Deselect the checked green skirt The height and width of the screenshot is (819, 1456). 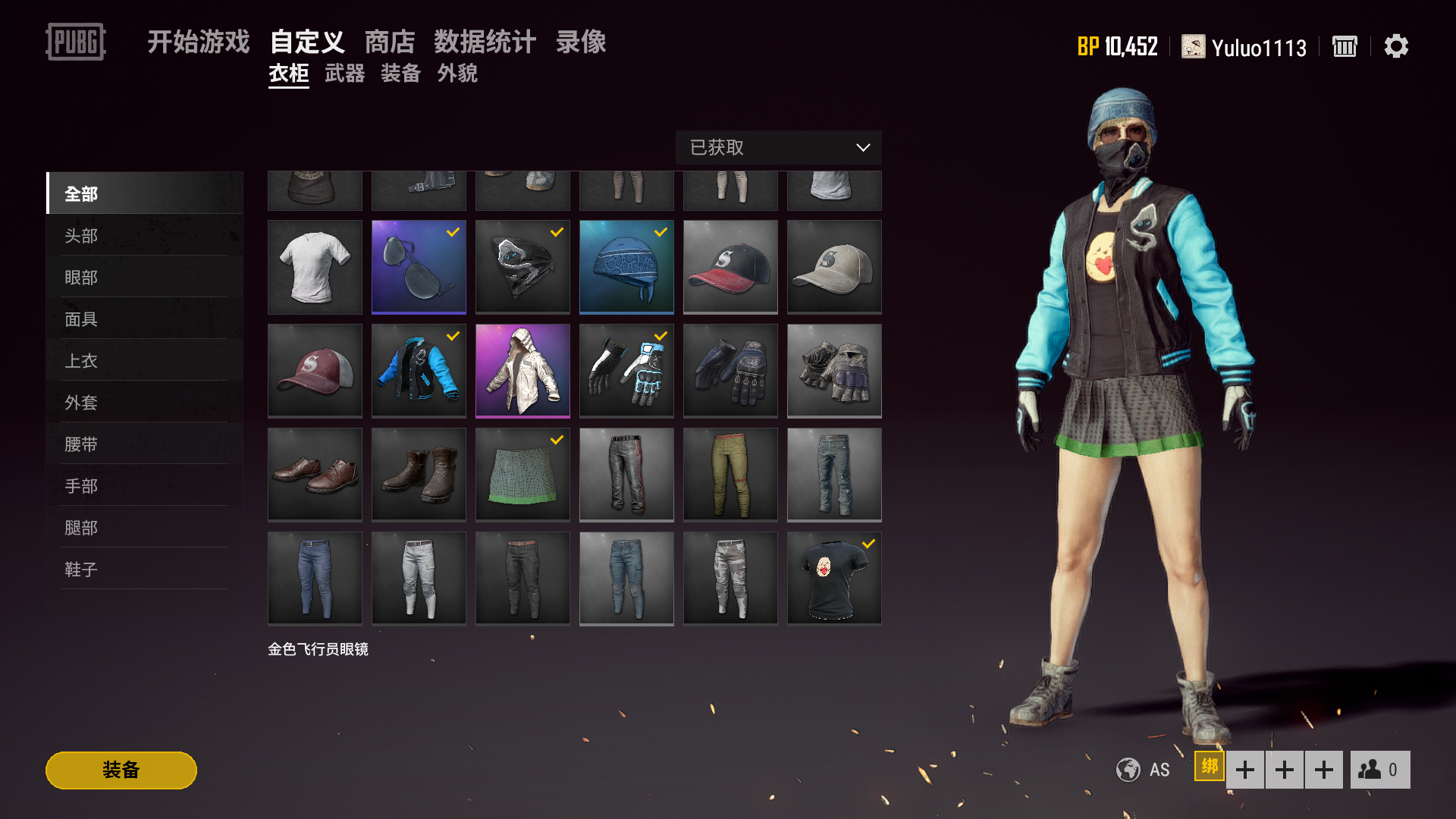tap(522, 474)
